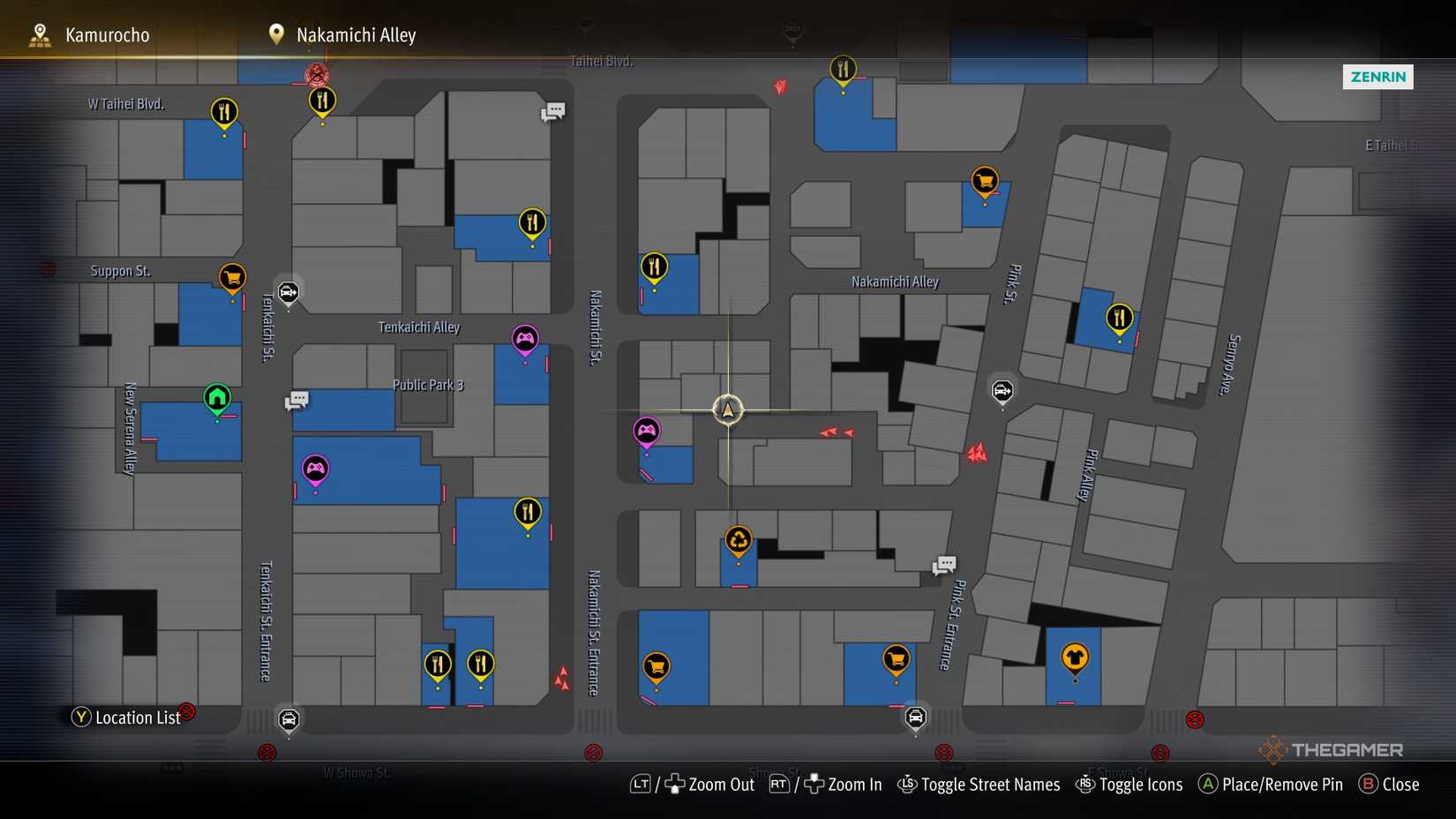
Task: Click the restaurant pin on Tenkaichi Alley
Action: pos(532,223)
